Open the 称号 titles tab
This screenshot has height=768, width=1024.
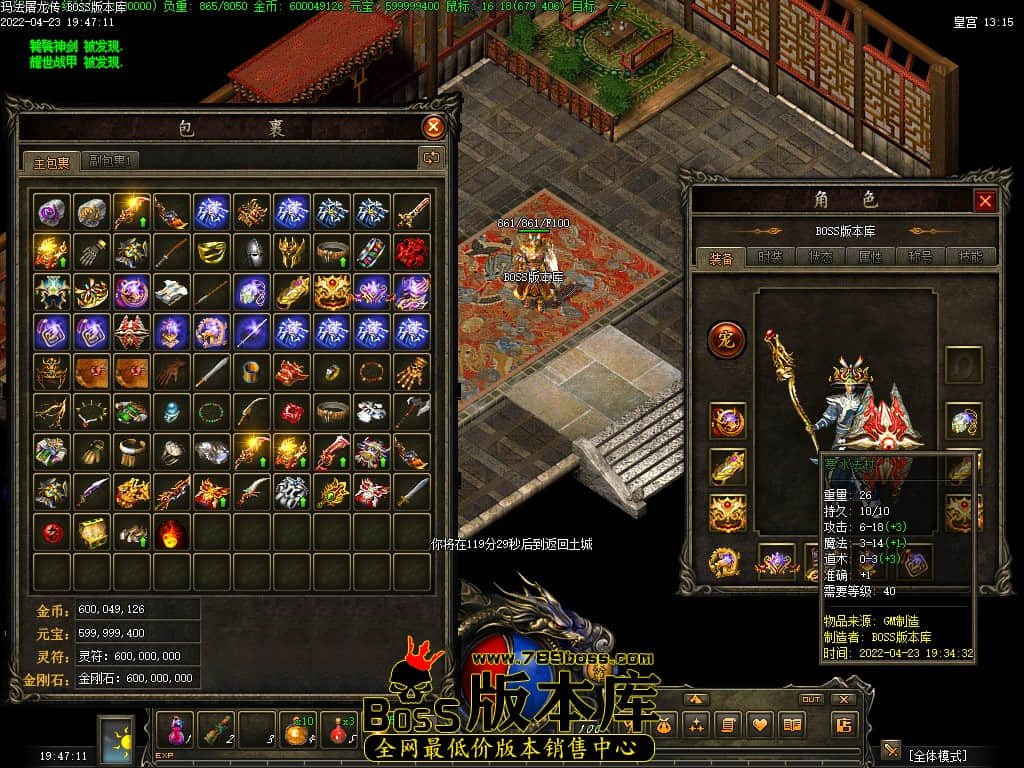[x=920, y=257]
